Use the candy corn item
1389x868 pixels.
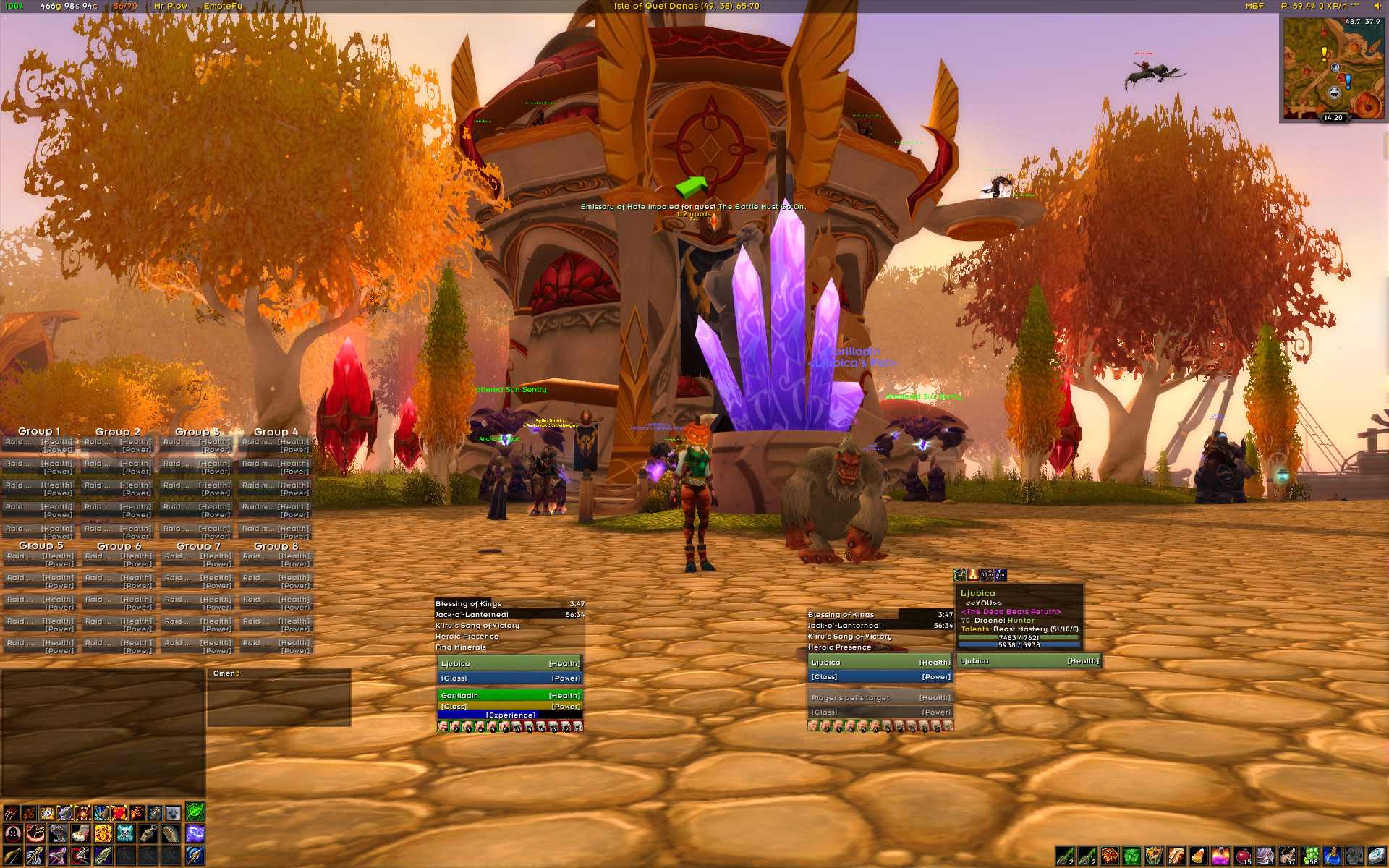click(1198, 856)
